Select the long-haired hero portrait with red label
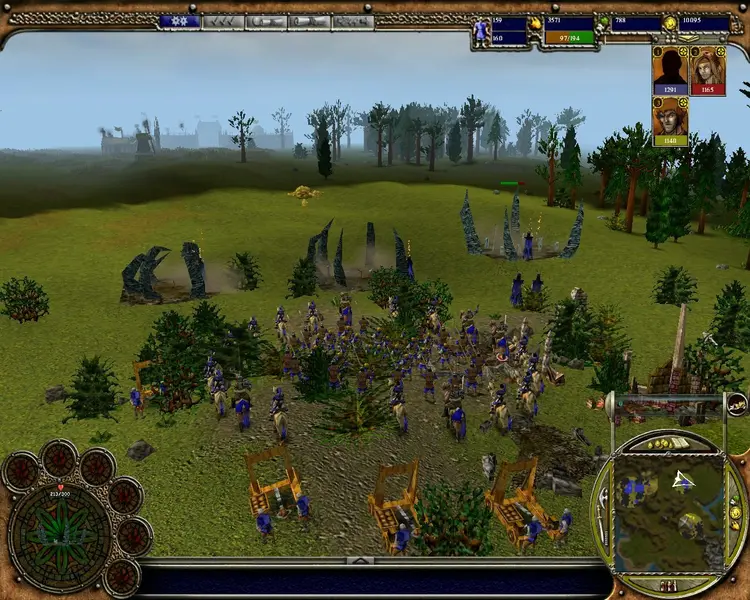The height and width of the screenshot is (600, 750). pyautogui.click(x=707, y=71)
